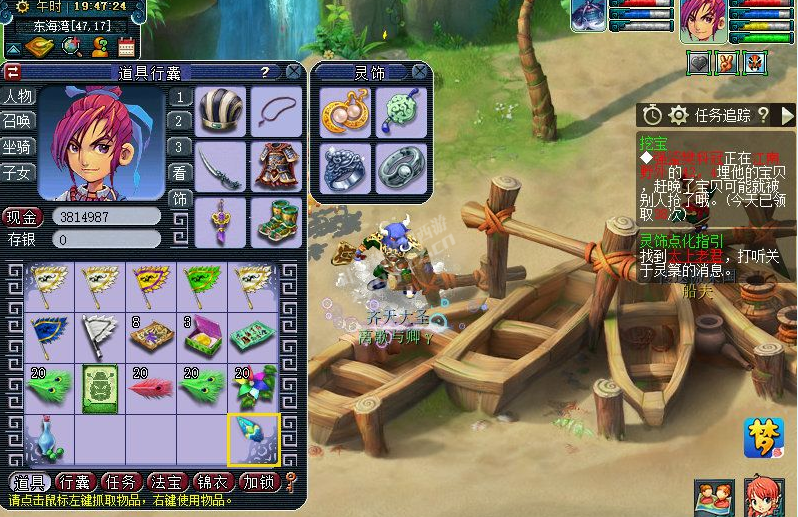
Task: Switch to the 法宝 treasure tab
Action: tap(168, 482)
